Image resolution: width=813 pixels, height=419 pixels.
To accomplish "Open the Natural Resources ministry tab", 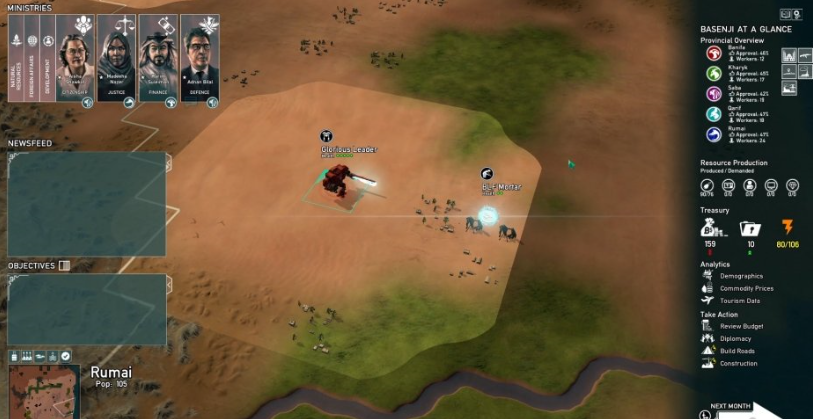I will coord(16,60).
